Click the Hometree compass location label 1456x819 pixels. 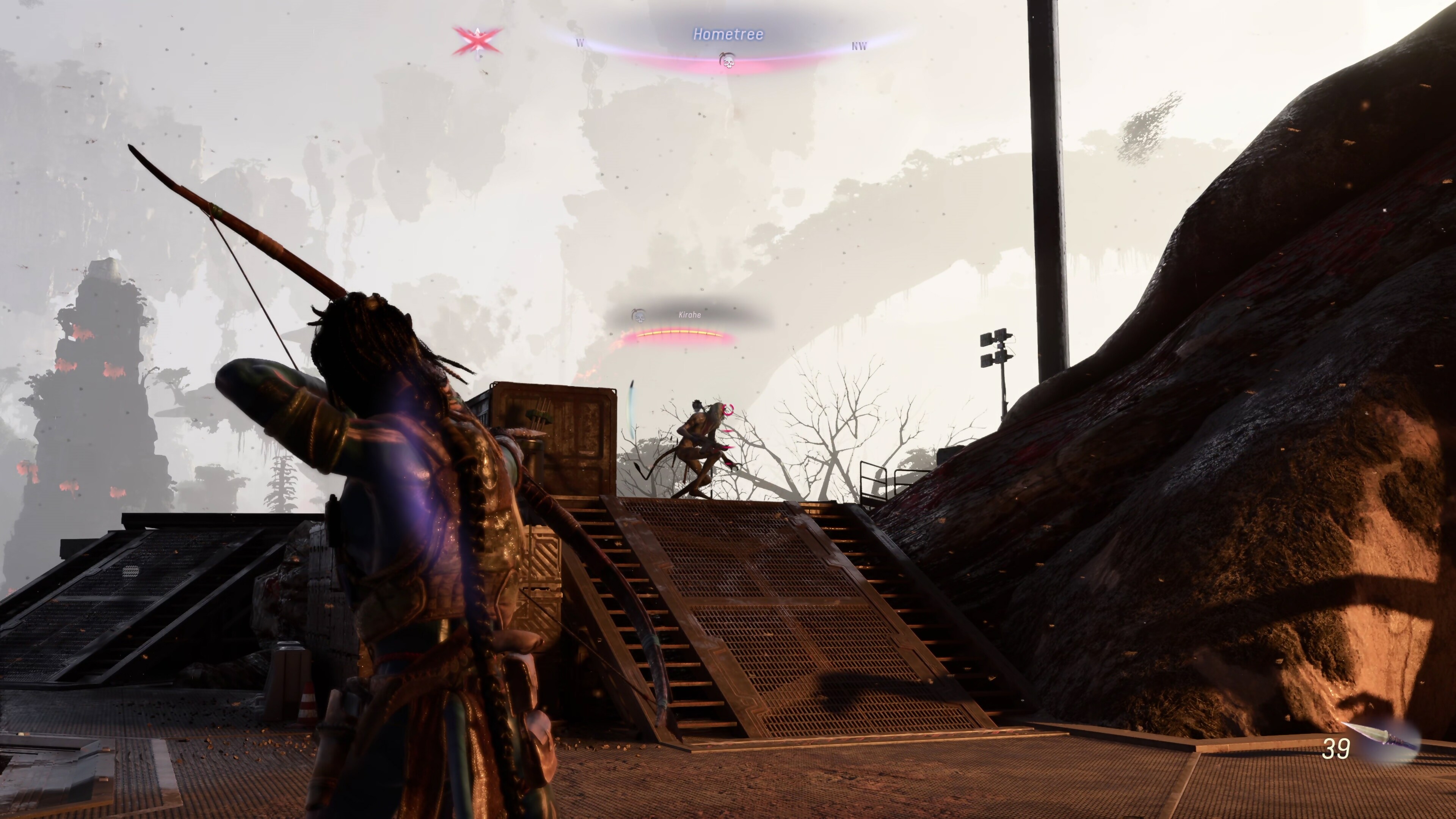(x=728, y=35)
